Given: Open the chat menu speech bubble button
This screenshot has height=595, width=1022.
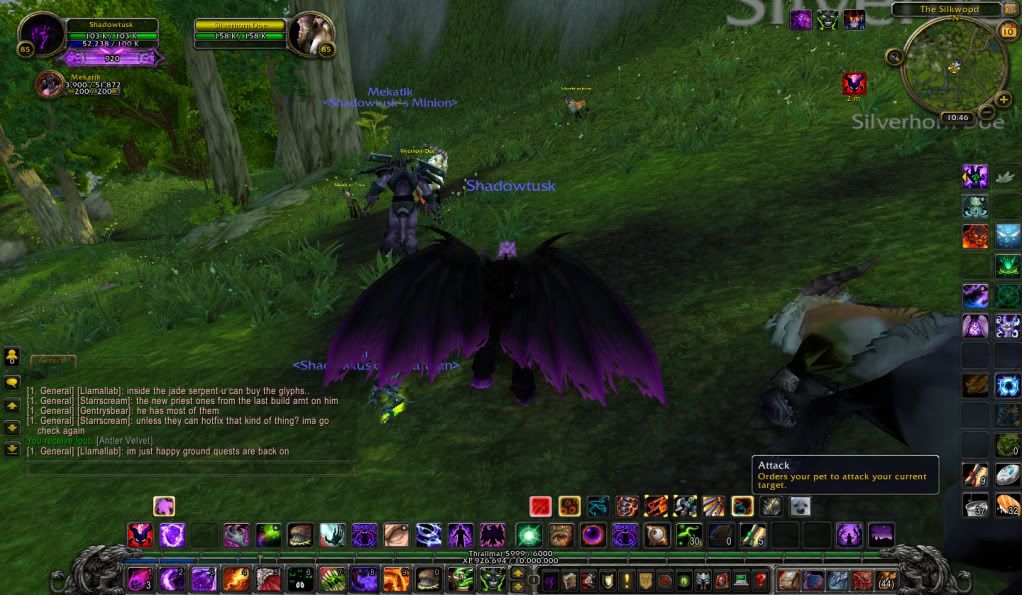Looking at the screenshot, I should point(12,383).
